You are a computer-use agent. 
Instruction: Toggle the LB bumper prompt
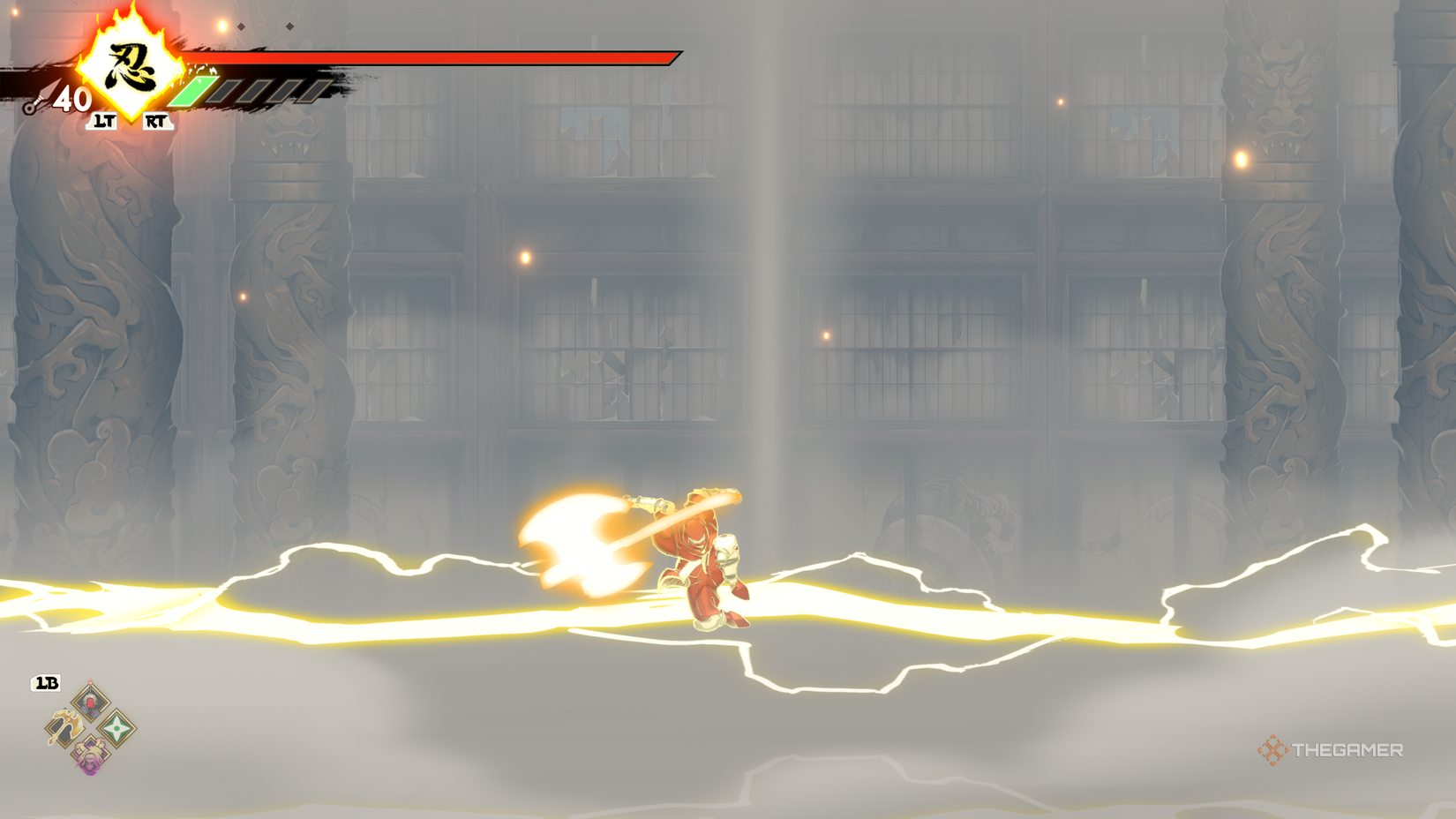[x=46, y=681]
